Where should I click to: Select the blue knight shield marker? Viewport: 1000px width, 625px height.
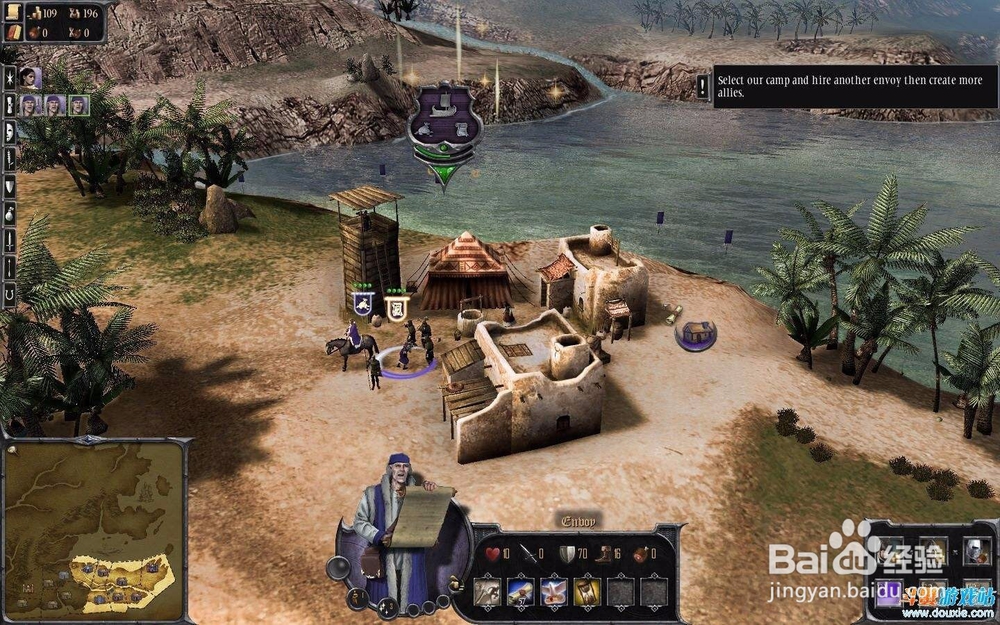tap(363, 303)
